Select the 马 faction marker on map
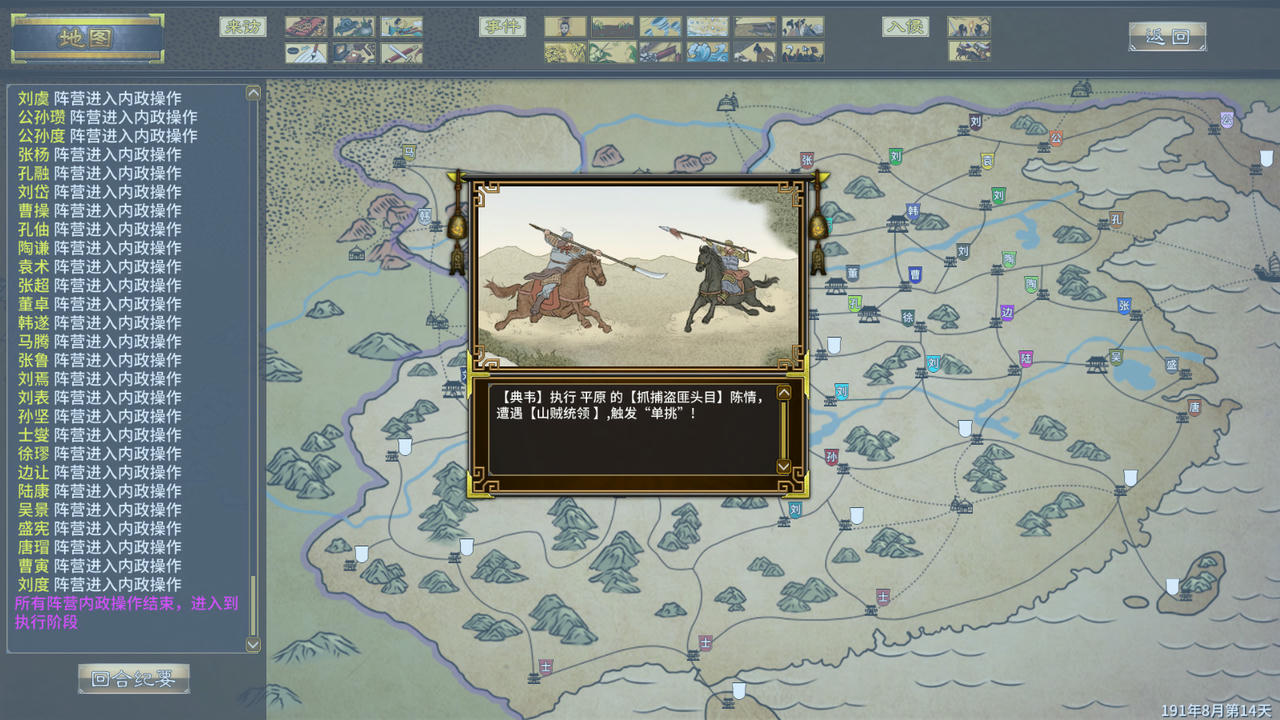This screenshot has height=720, width=1280. pos(408,152)
